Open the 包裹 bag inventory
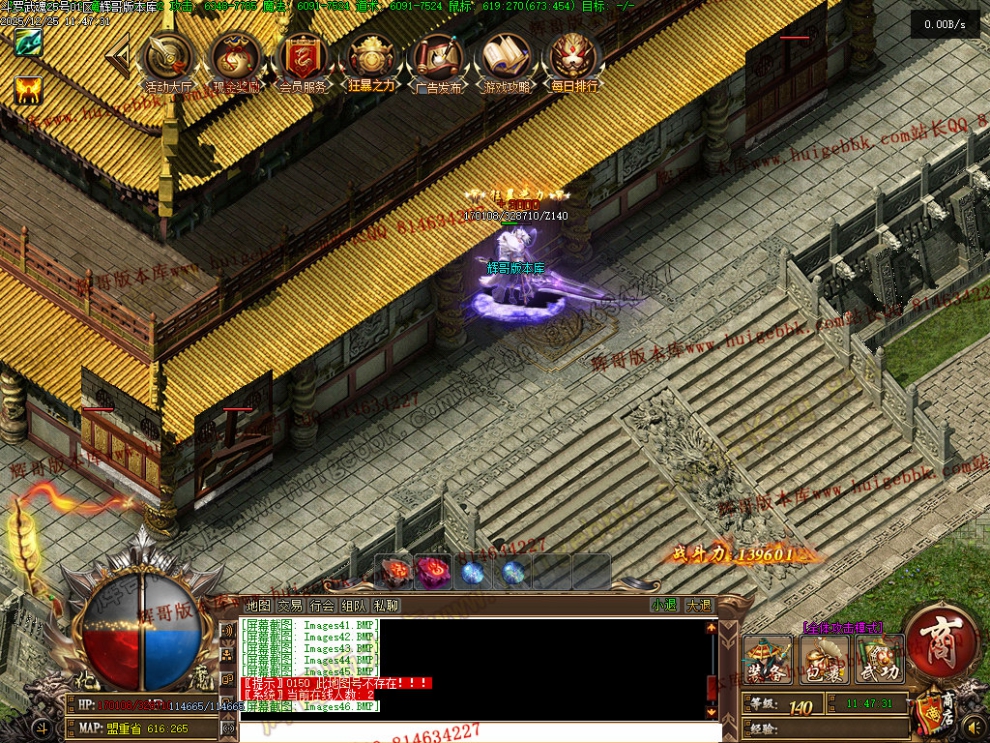The width and height of the screenshot is (990, 743). [x=824, y=660]
